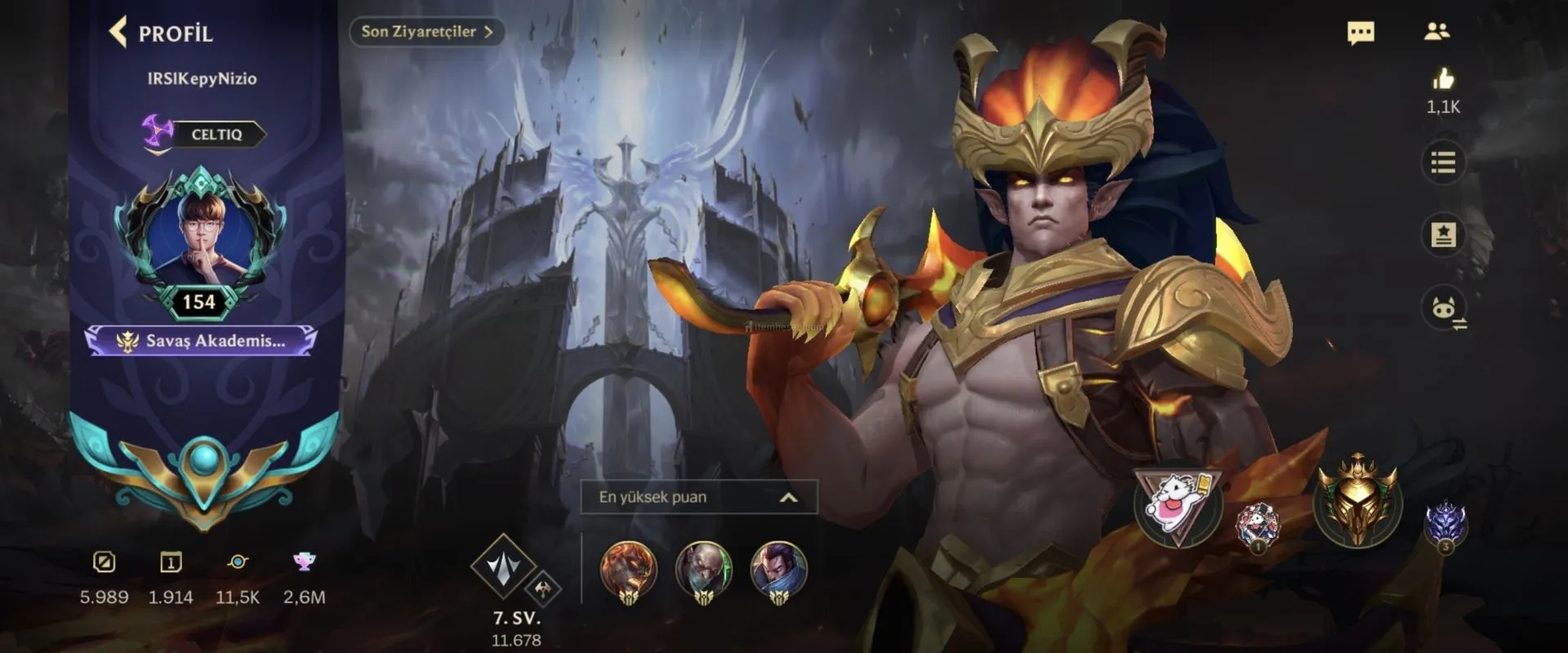Tap the trophy stat icon
The width and height of the screenshot is (1568, 653).
point(304,561)
